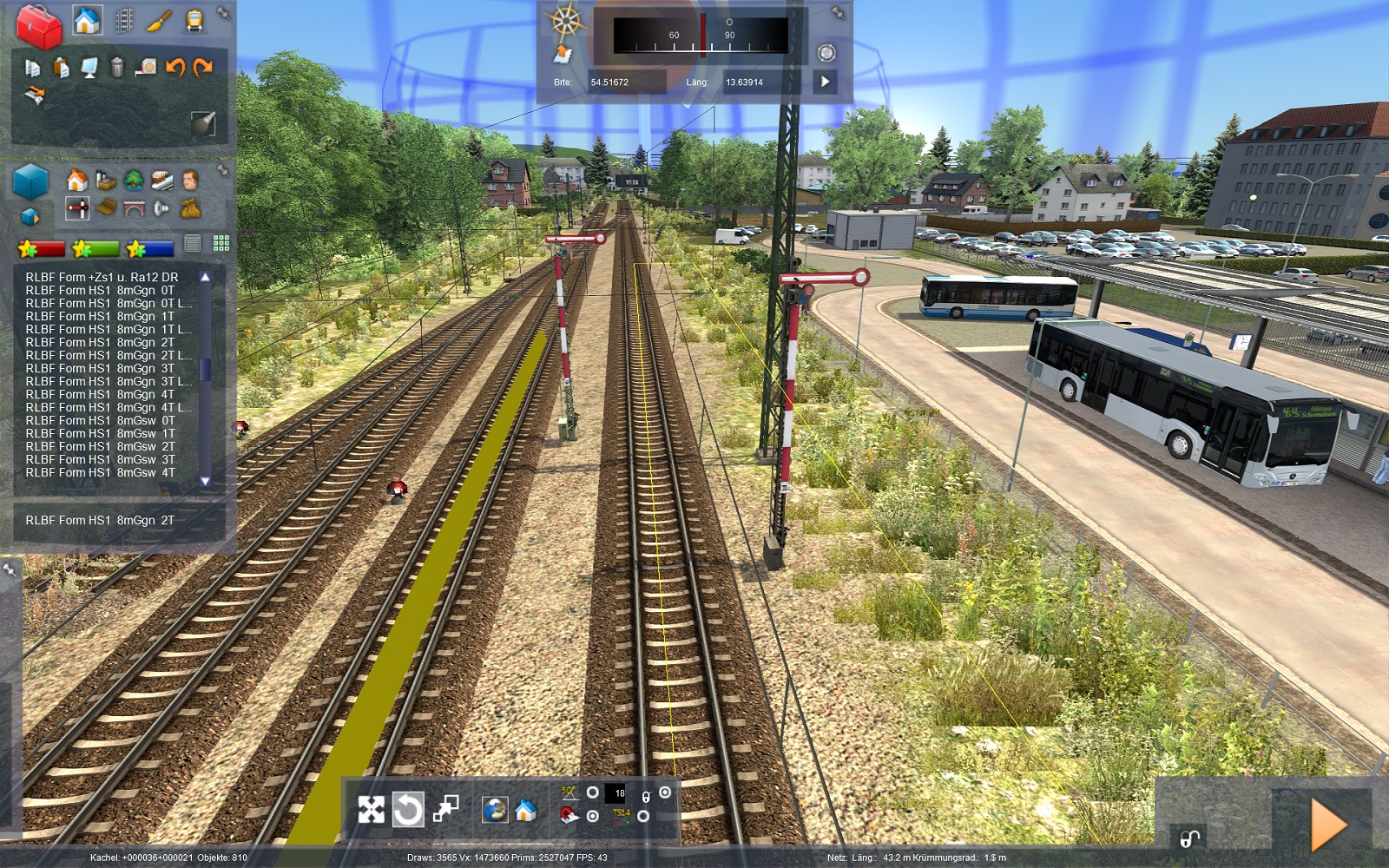Start the scenario with large orange play button
This screenshot has width=1389, height=868.
click(x=1328, y=825)
